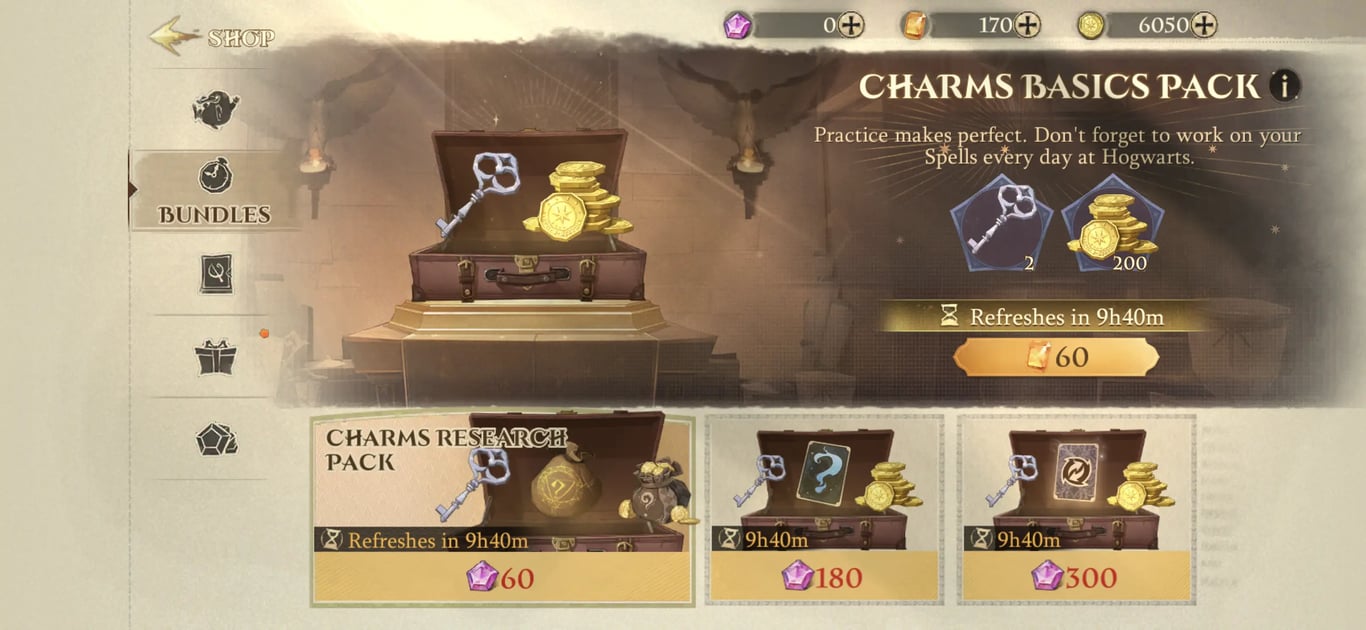
Task: Add more orange tickets with plus button
Action: (x=1027, y=25)
